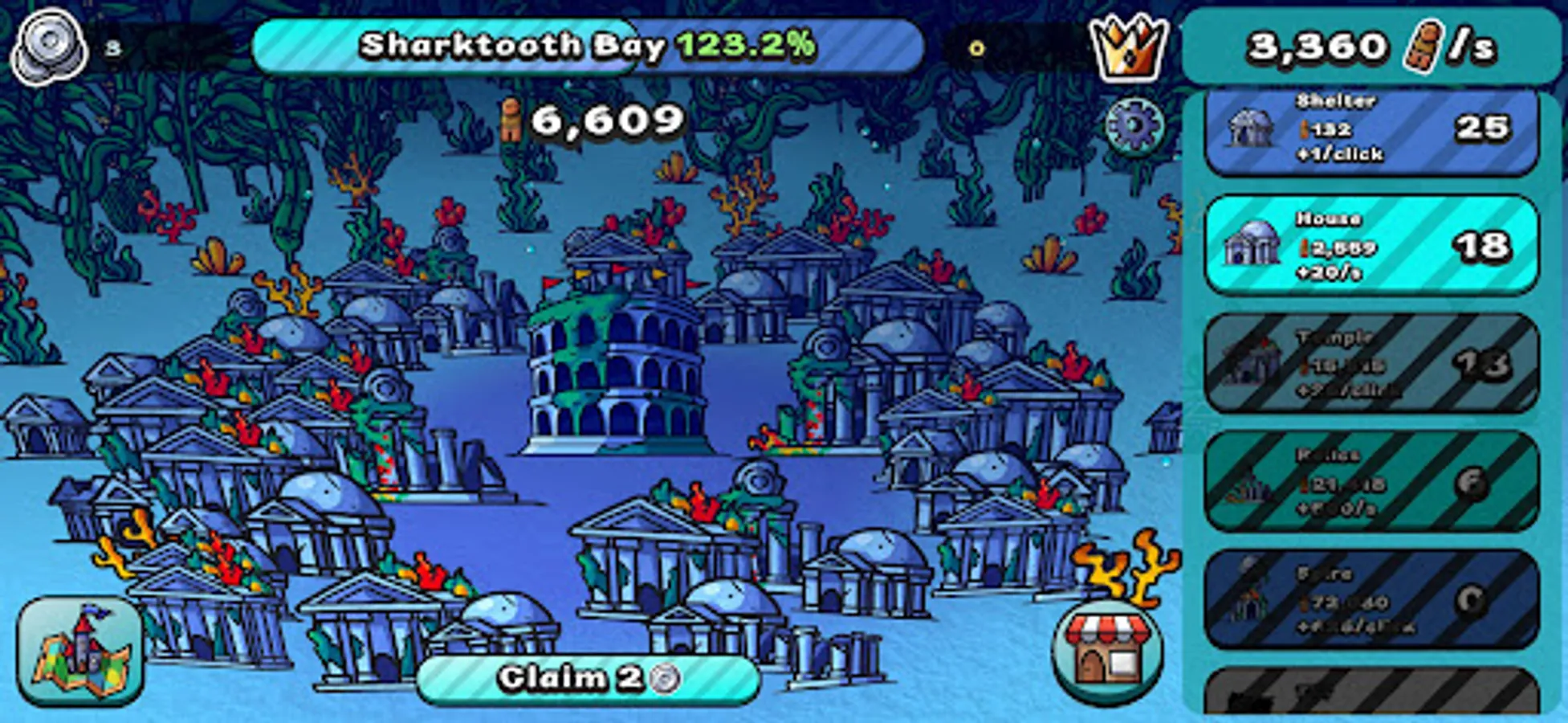Tap the crown icon near the top

coord(1128,46)
